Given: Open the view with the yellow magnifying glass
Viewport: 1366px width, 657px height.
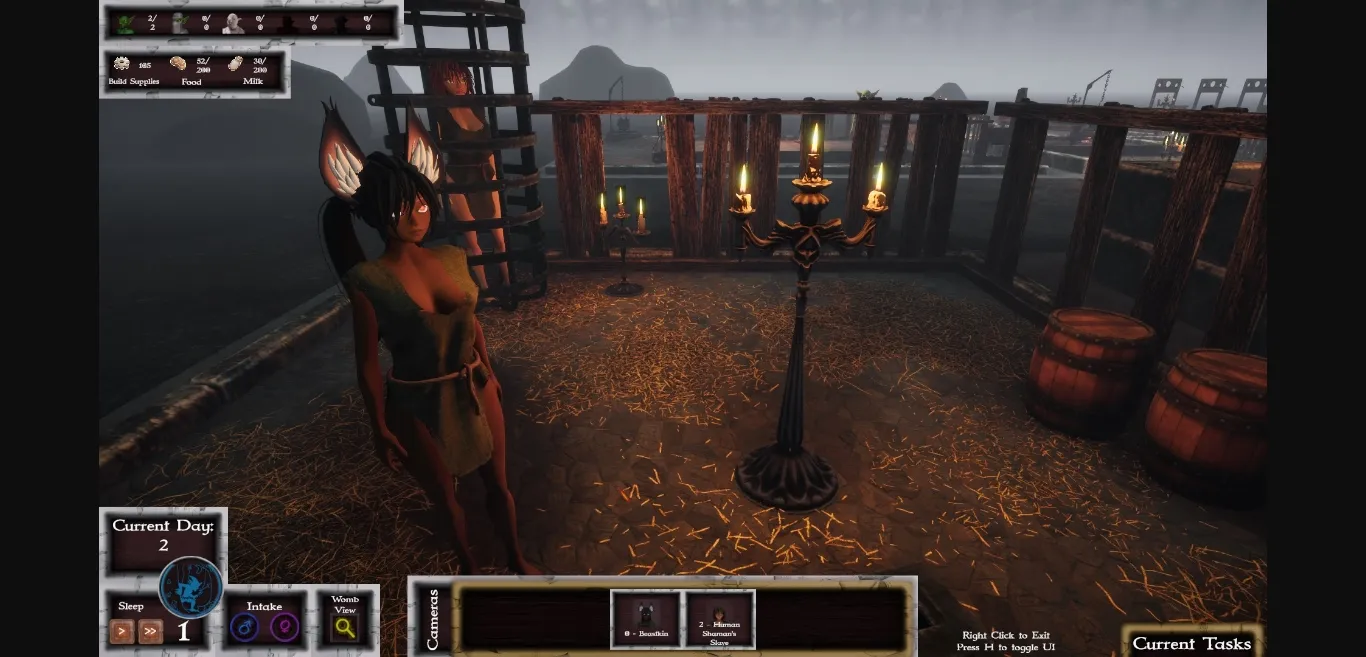Looking at the screenshot, I should (x=345, y=628).
